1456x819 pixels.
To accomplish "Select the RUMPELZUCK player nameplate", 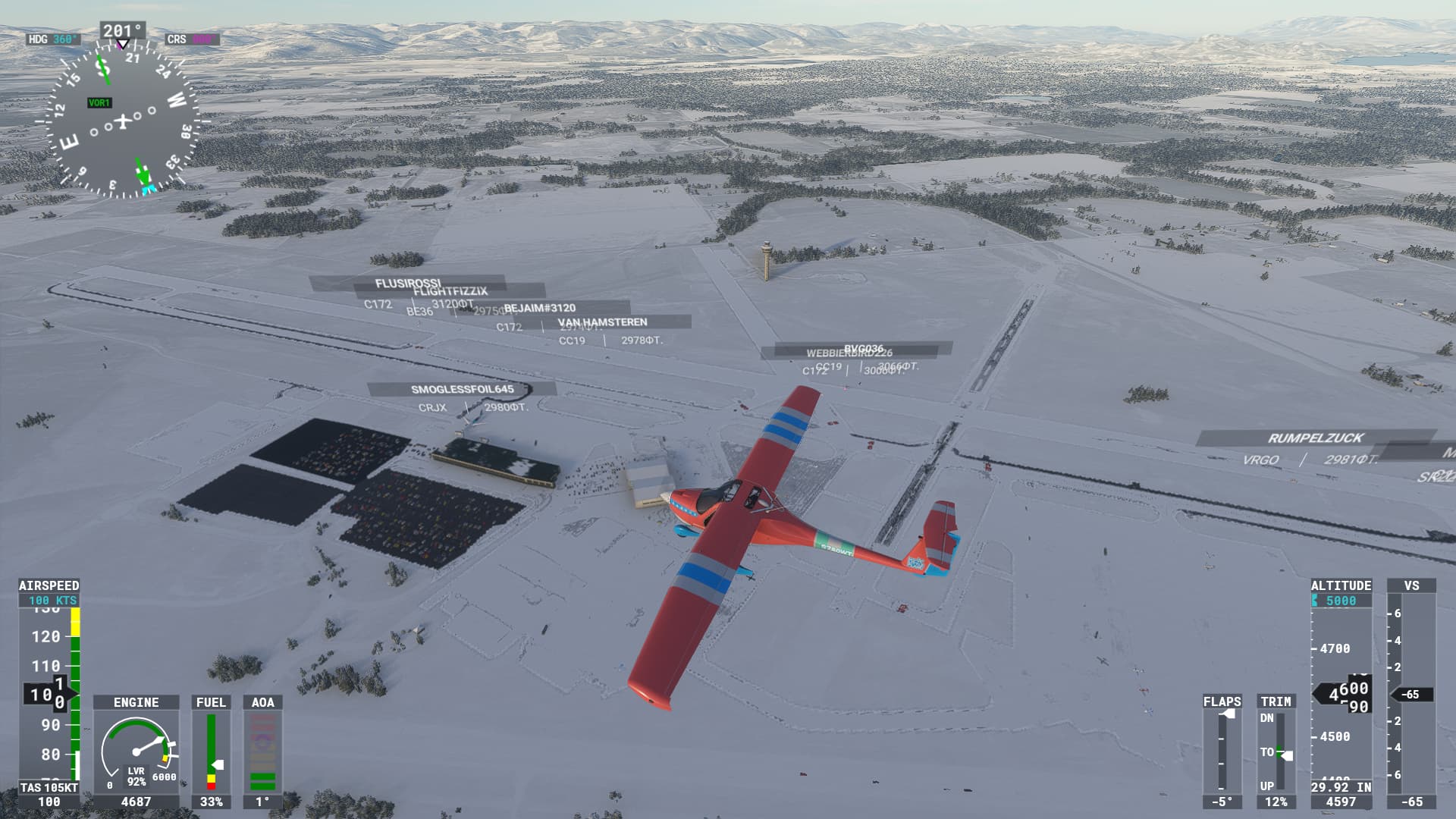I will click(1315, 438).
